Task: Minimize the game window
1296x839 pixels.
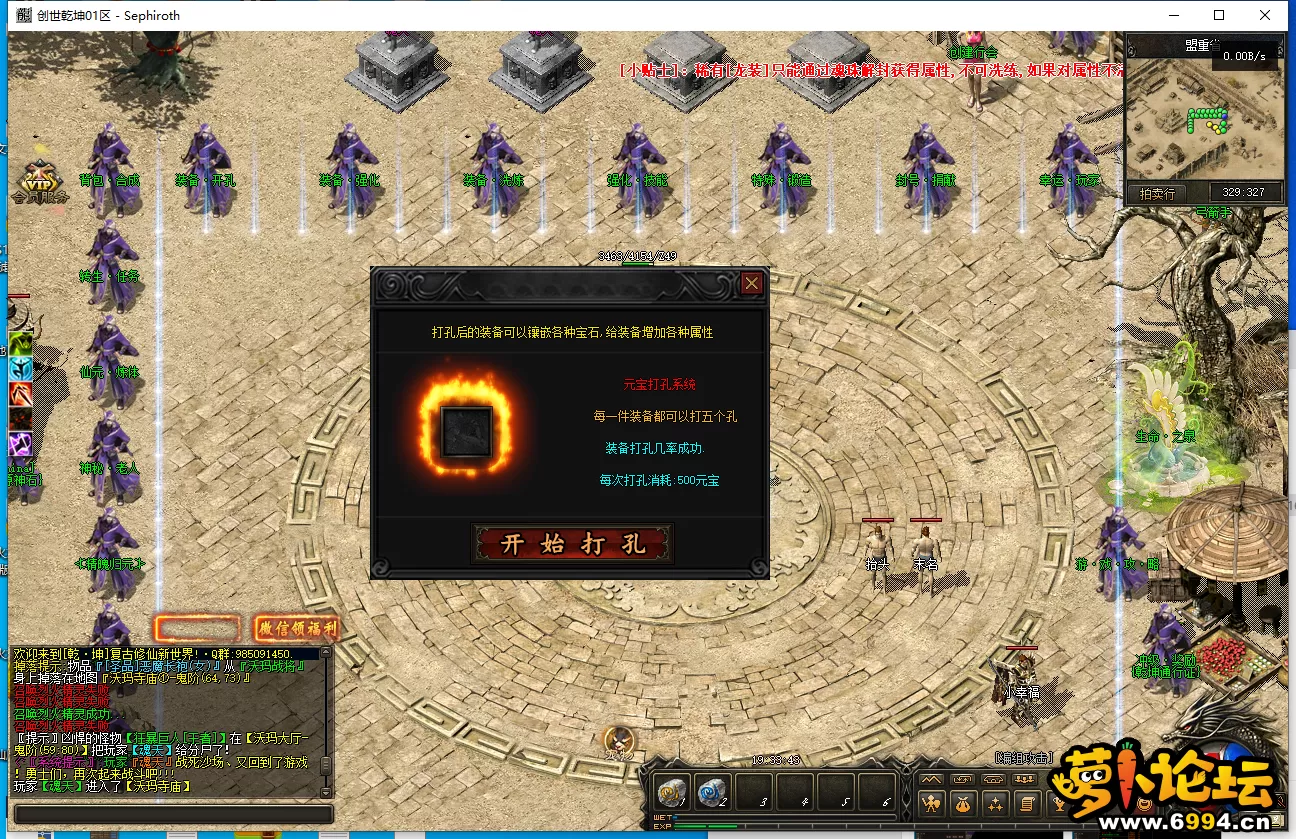Action: [1173, 15]
